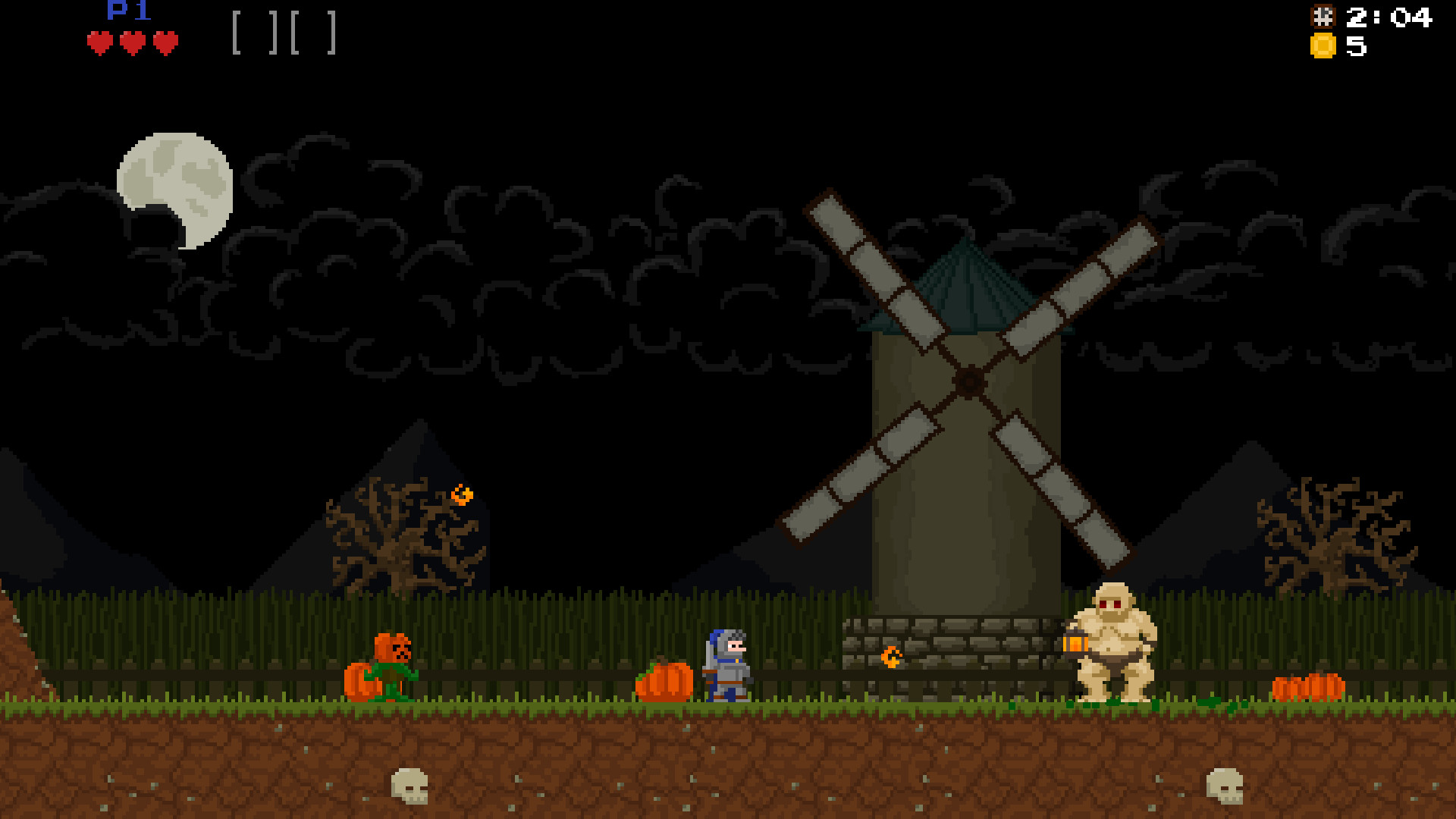
Task: Click the hourglass timer icon
Action: (1324, 18)
